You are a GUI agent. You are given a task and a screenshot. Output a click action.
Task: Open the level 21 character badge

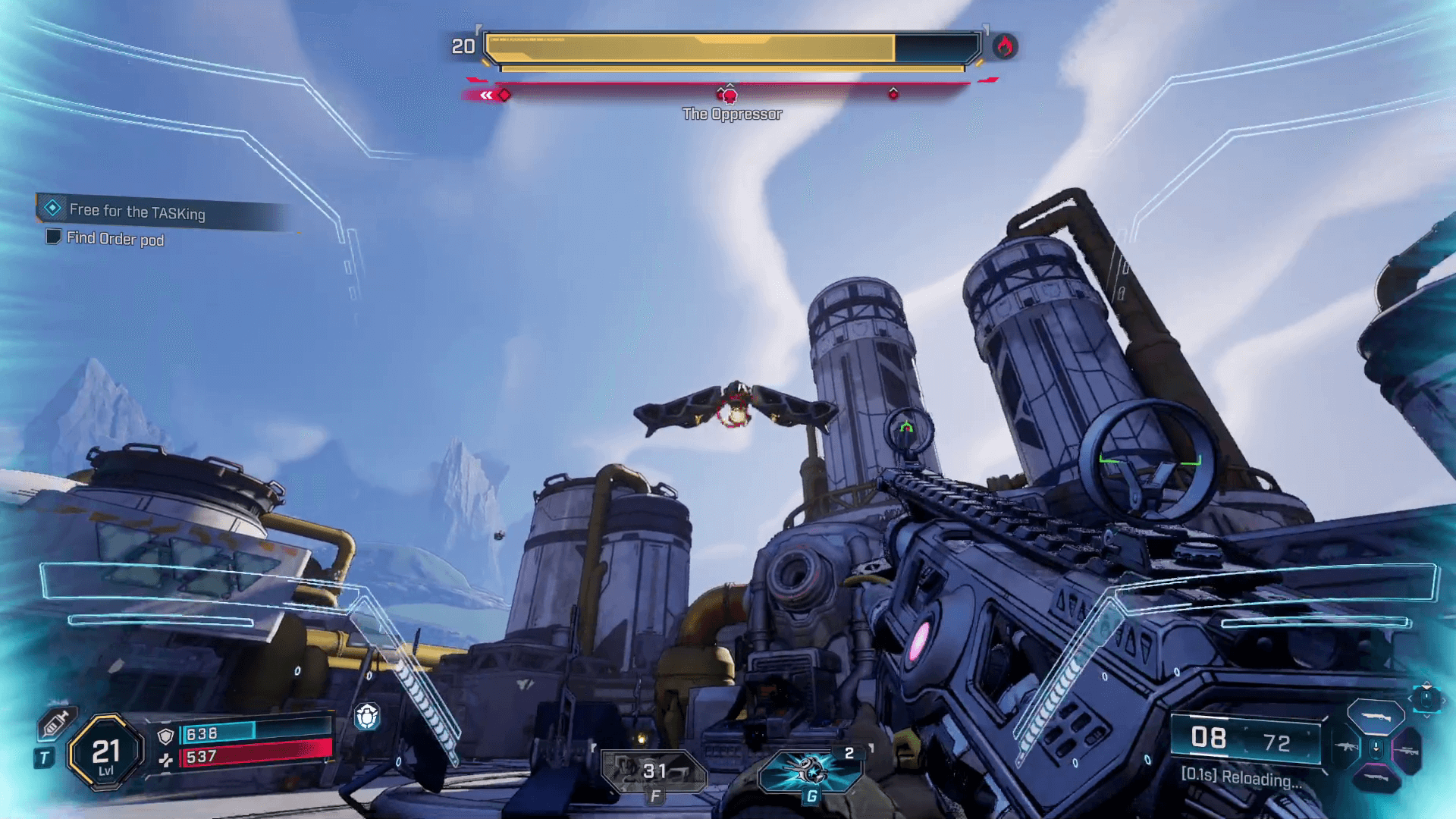pyautogui.click(x=106, y=752)
